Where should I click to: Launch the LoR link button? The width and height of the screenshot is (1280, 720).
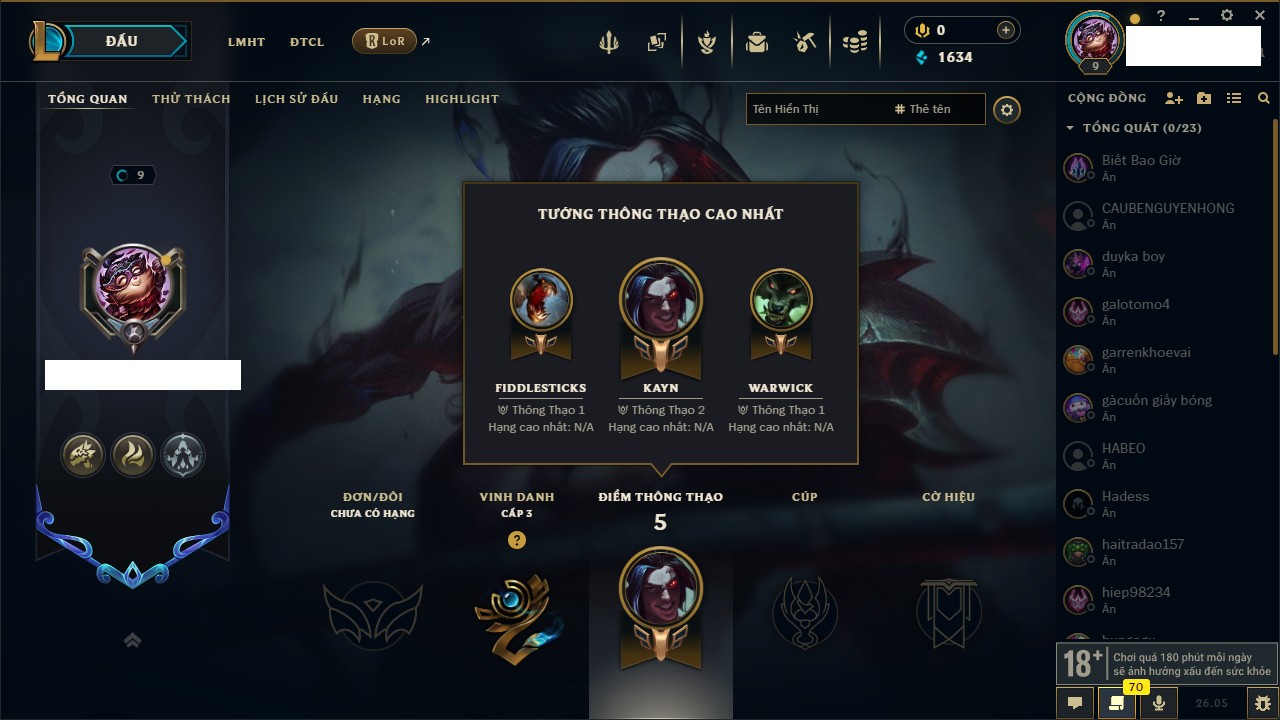pyautogui.click(x=384, y=41)
